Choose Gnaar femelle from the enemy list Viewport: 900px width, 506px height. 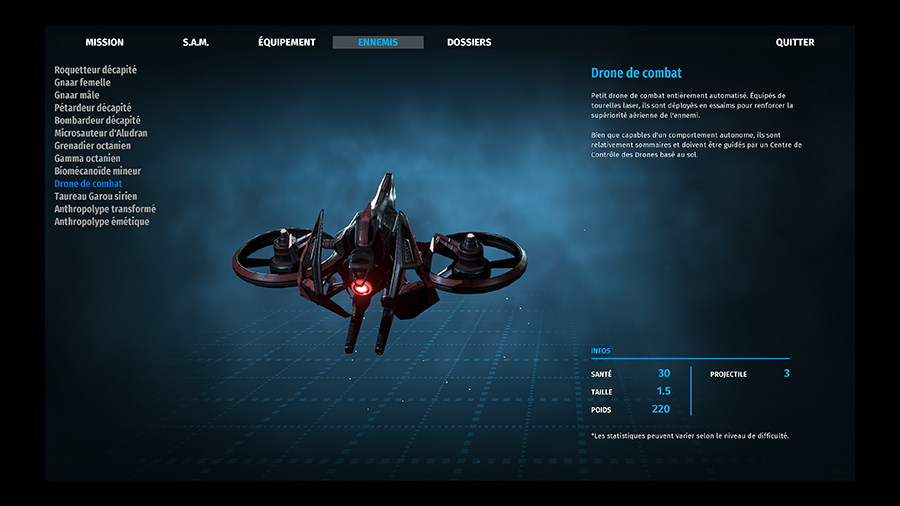[83, 83]
